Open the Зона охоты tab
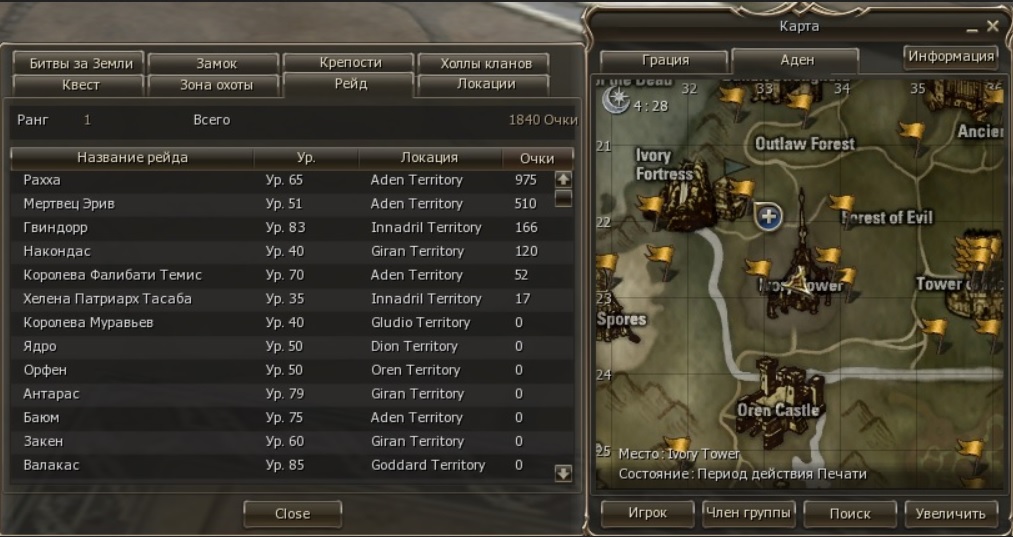Viewport: 1013px width, 537px height. [216, 85]
